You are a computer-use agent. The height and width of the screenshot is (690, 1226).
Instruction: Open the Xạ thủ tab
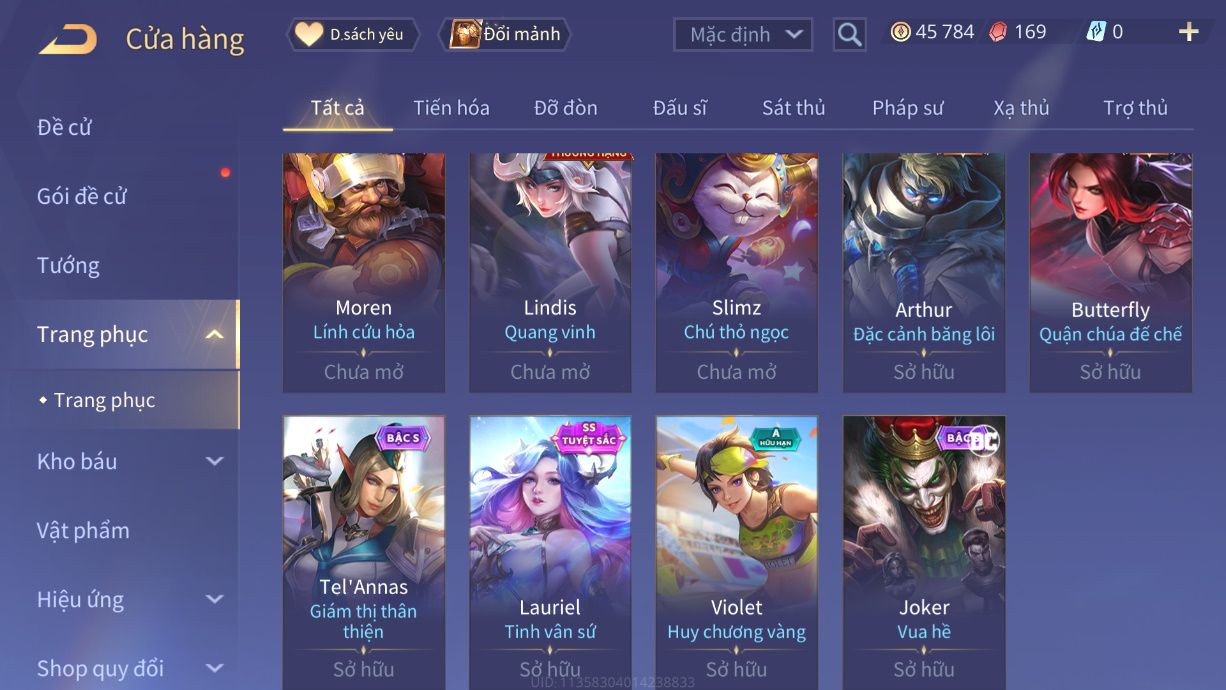(x=1021, y=108)
